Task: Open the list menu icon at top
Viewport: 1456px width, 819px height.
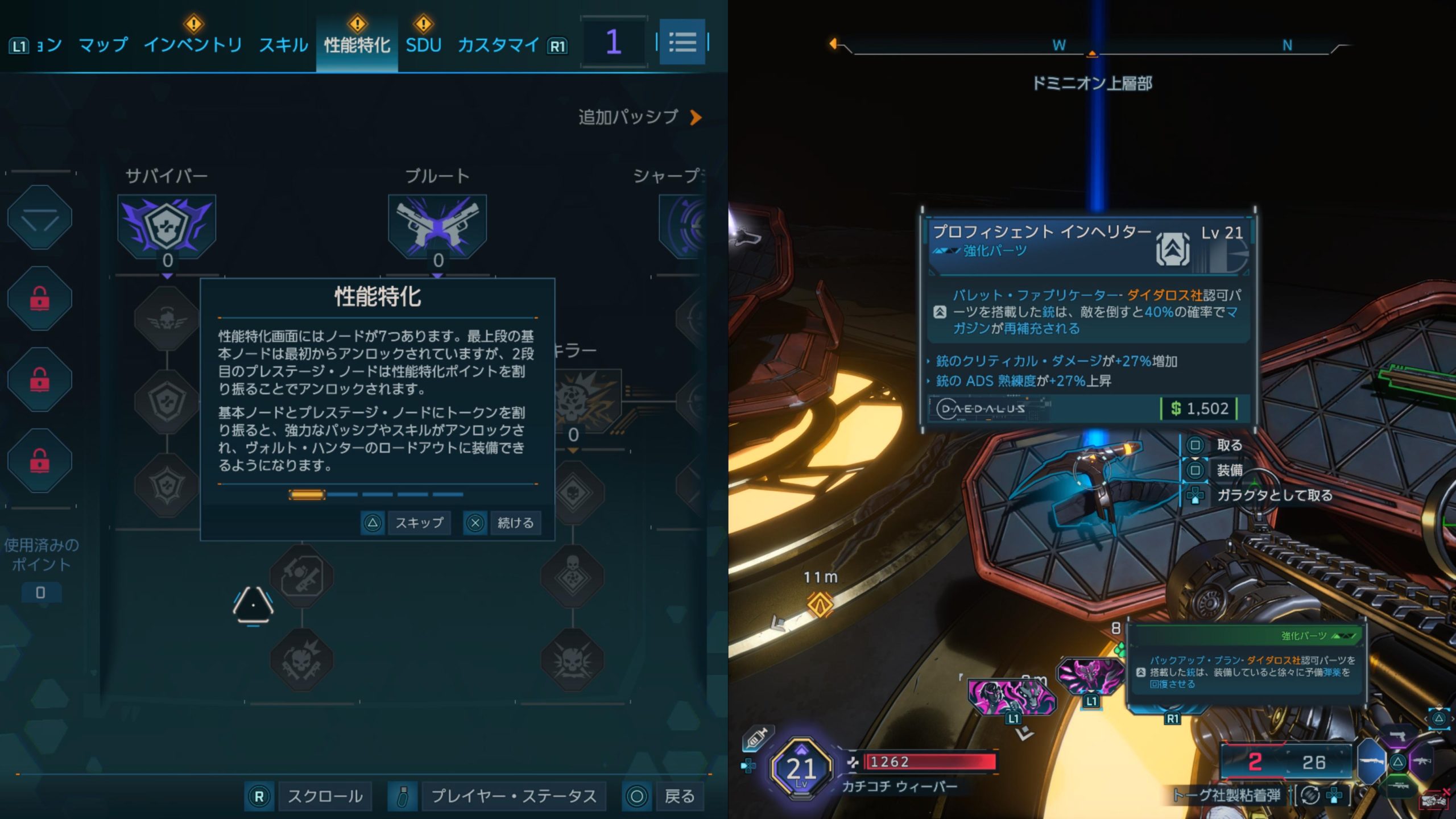Action: pyautogui.click(x=682, y=42)
